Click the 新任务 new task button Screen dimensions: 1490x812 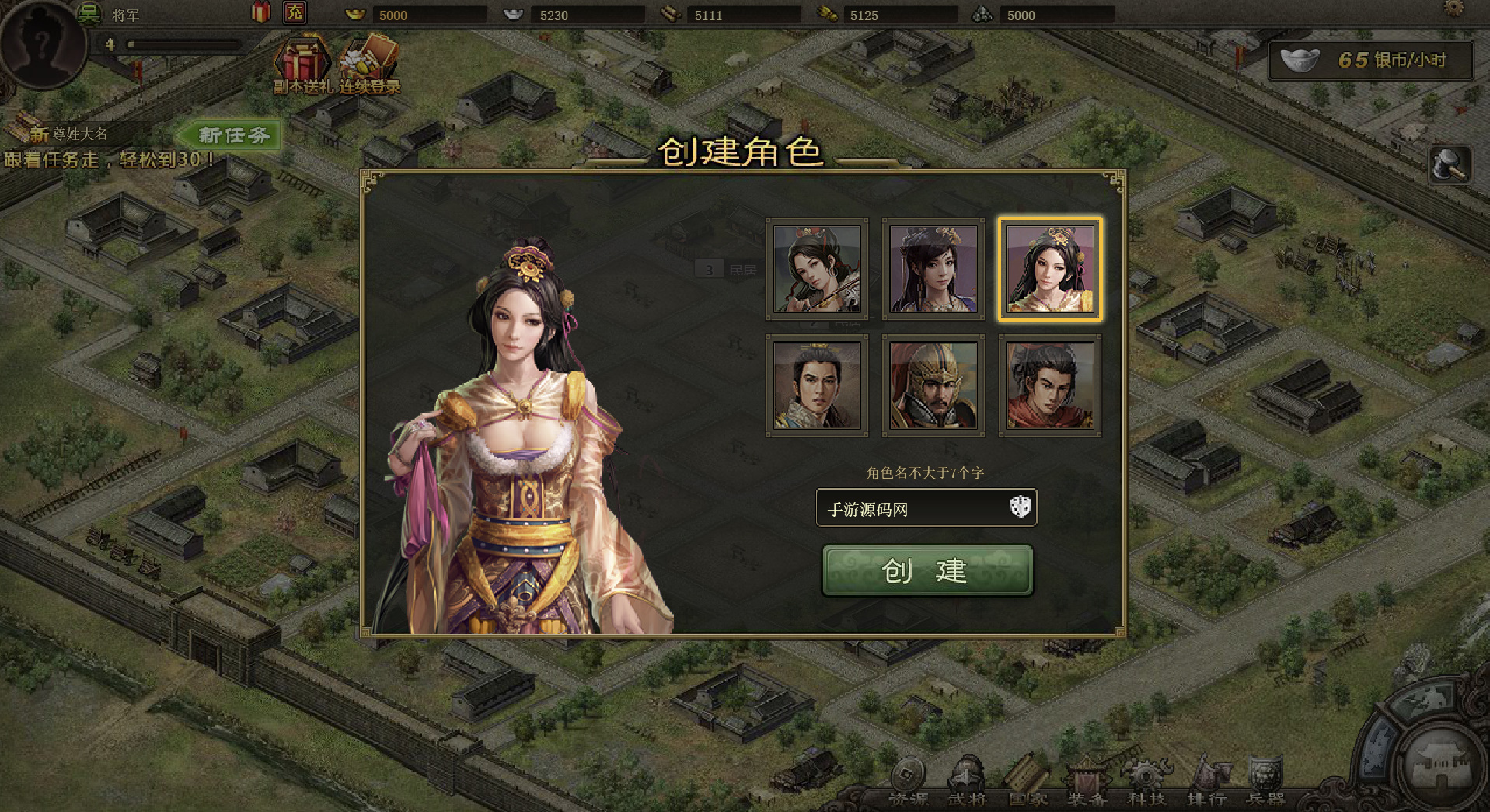tap(232, 135)
